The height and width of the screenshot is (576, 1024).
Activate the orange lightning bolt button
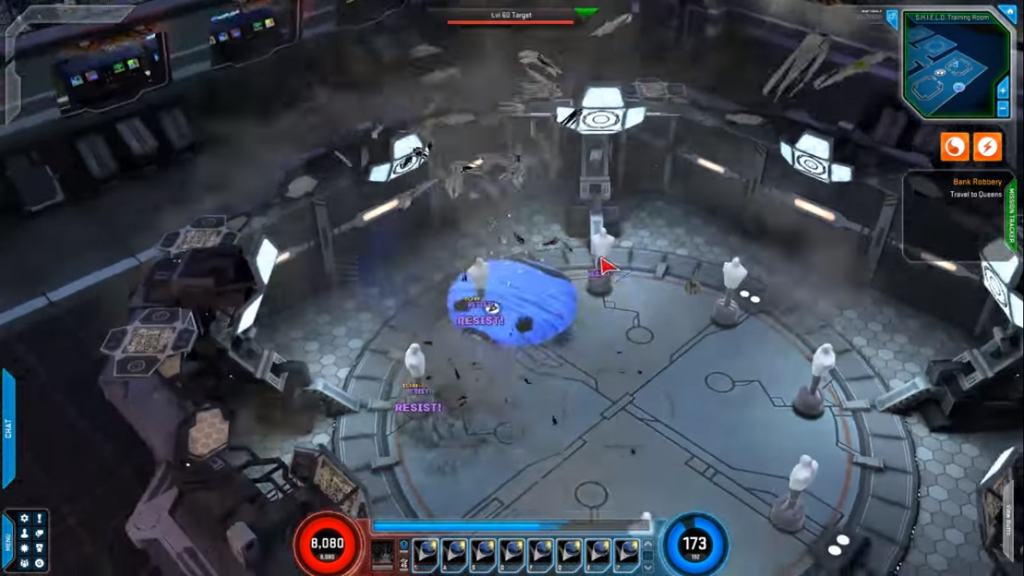[x=987, y=147]
